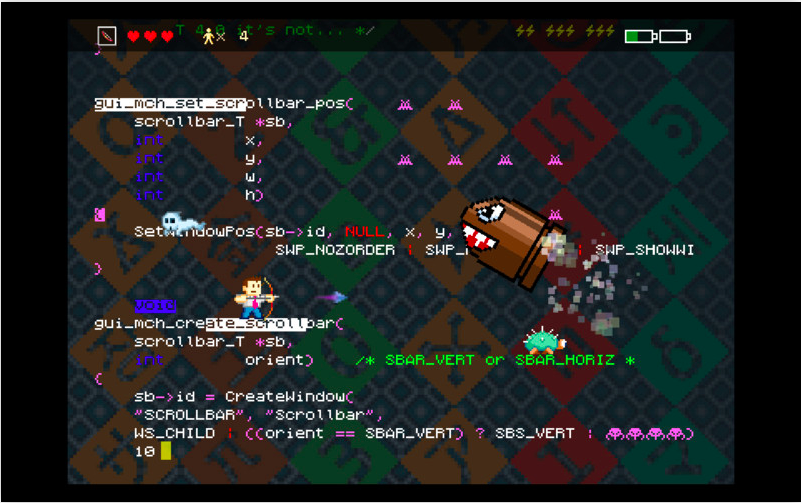Image resolution: width=801 pixels, height=503 pixels.
Task: Select the equipped weapon icon box
Action: click(107, 36)
